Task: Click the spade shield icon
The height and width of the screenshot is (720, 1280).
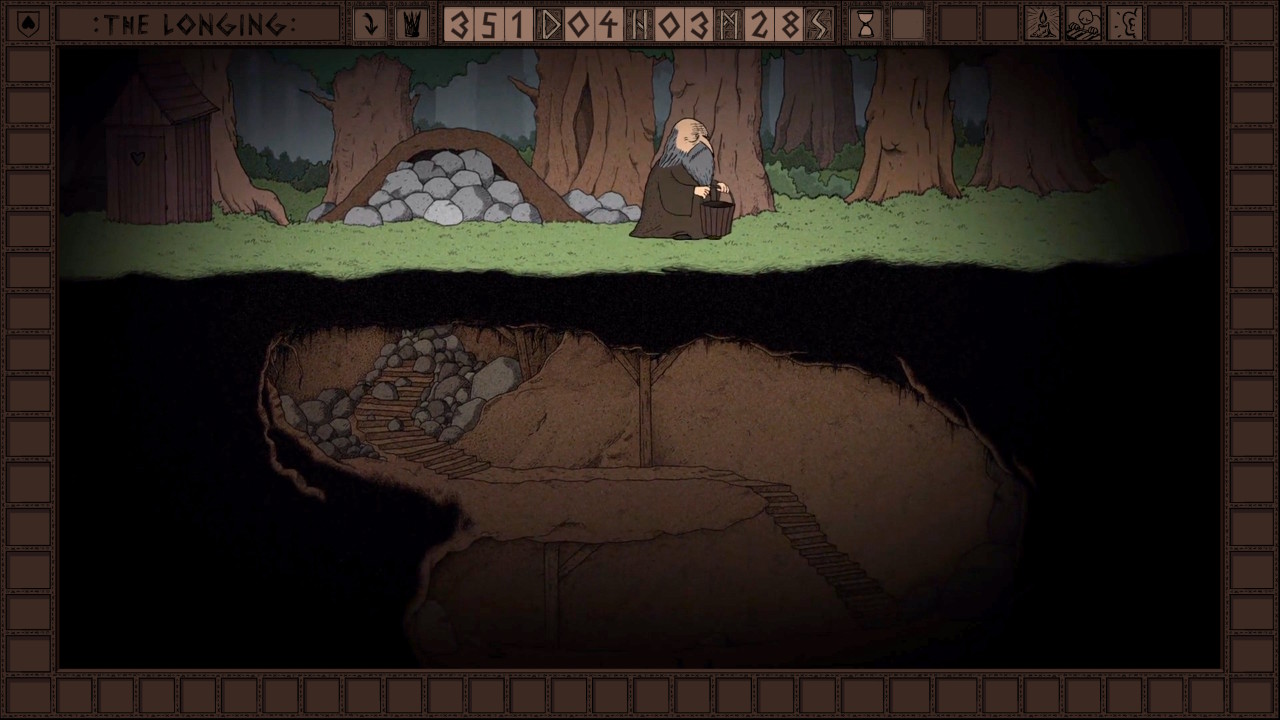Action: coord(27,24)
